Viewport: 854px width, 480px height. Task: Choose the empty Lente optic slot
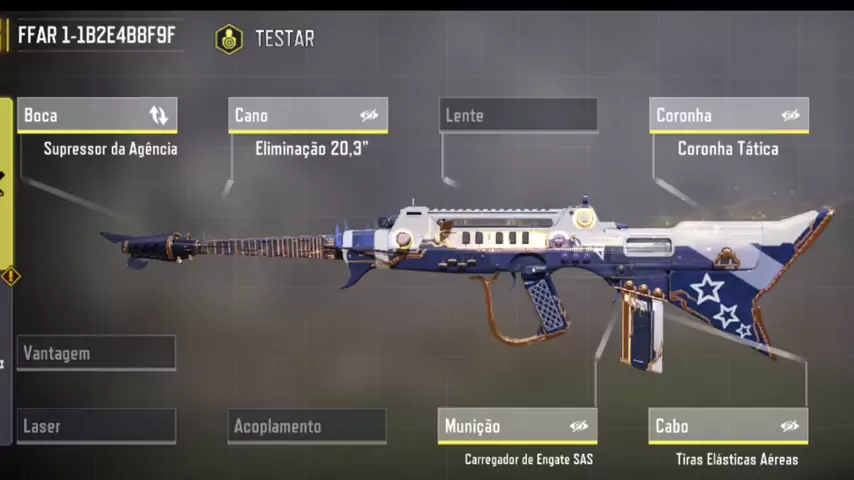coord(517,115)
